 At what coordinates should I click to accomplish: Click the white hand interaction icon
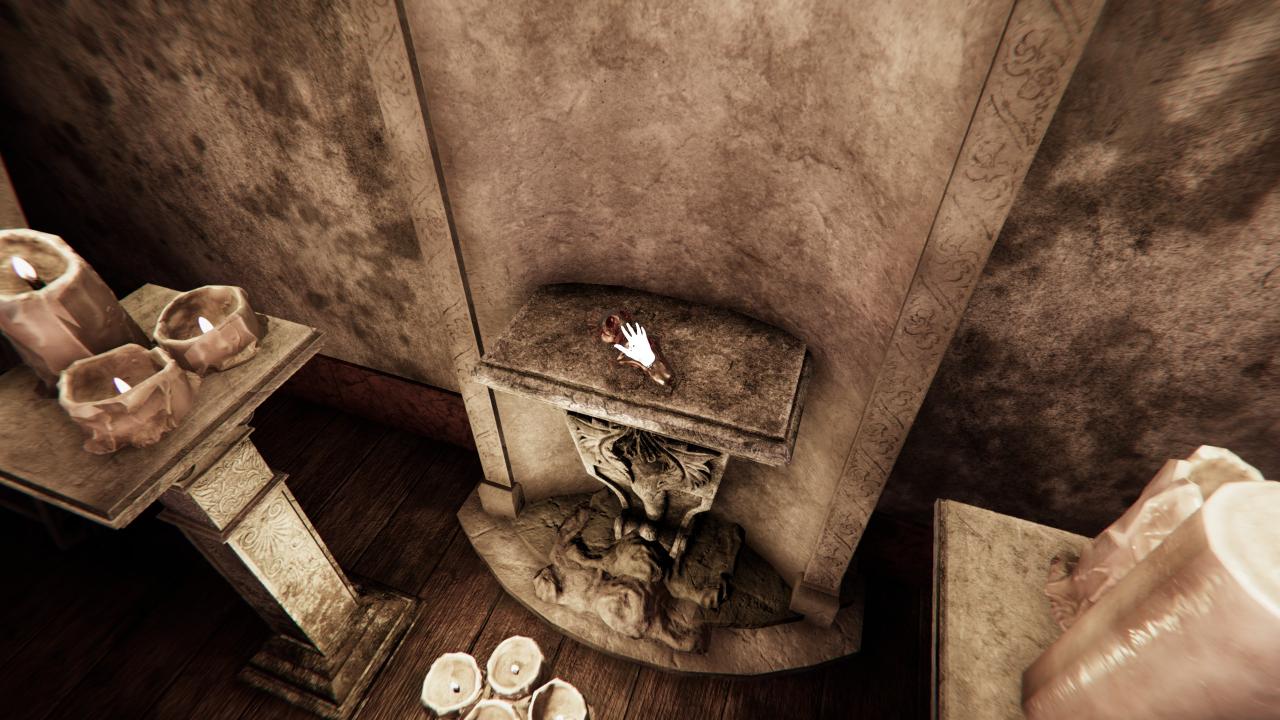point(636,346)
